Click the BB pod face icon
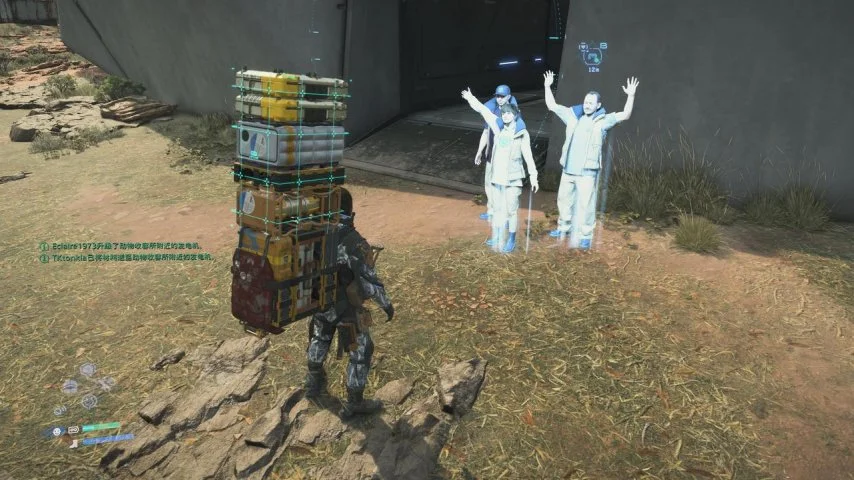The image size is (854, 480). coord(59,431)
